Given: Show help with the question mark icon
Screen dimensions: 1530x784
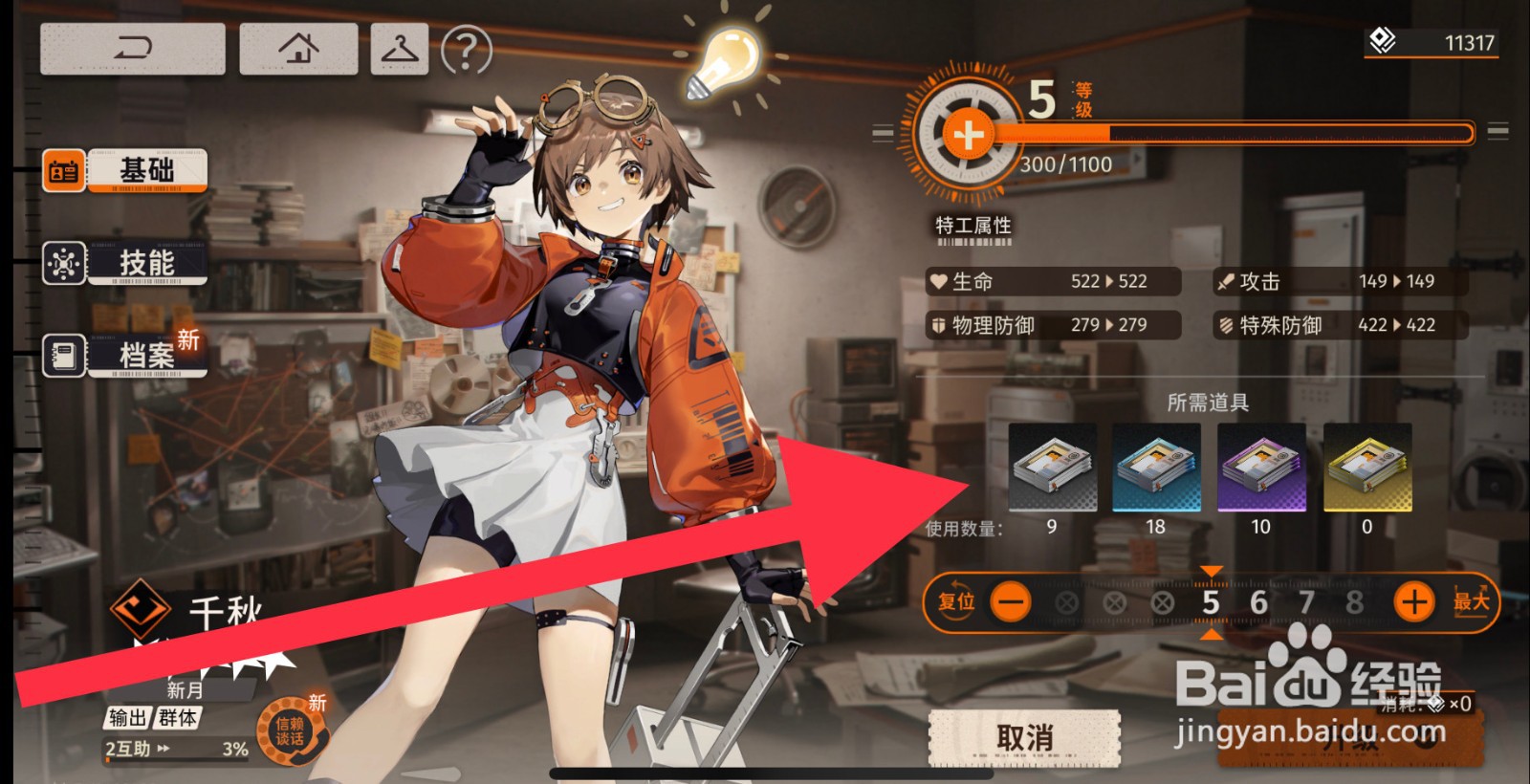Looking at the screenshot, I should point(467,50).
